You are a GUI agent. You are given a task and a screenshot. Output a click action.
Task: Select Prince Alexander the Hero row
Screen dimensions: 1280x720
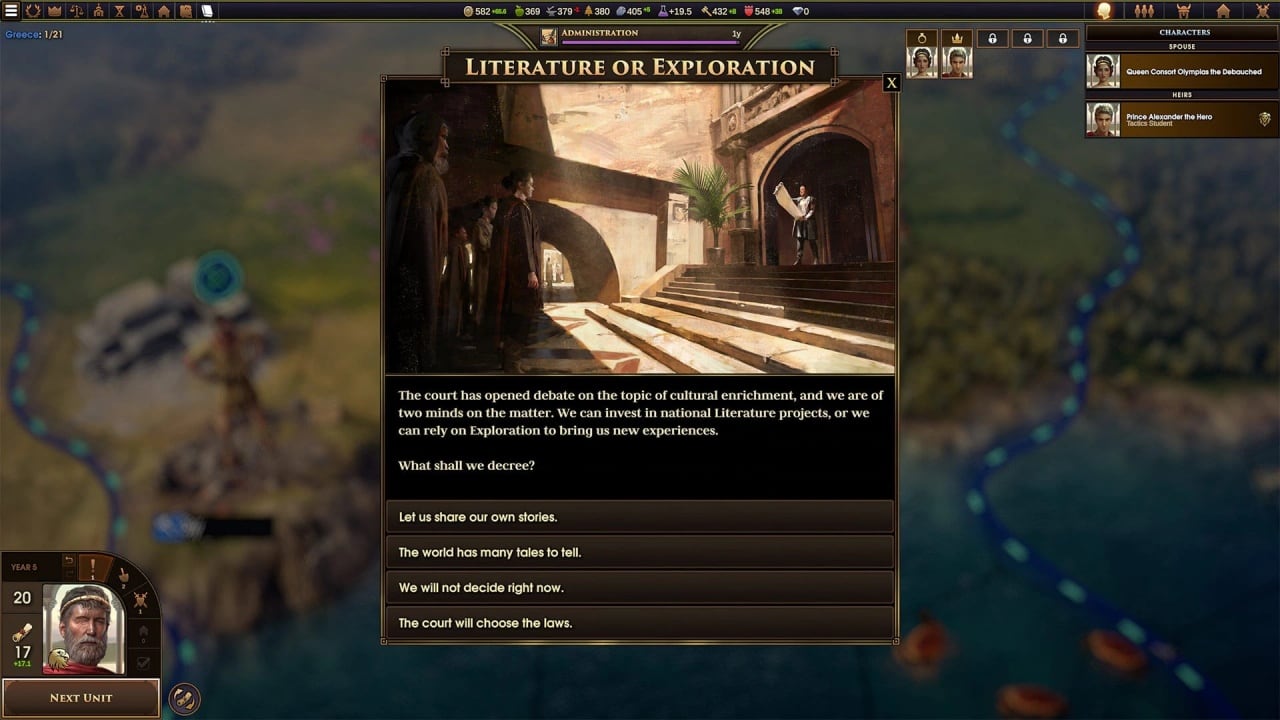tap(1180, 120)
